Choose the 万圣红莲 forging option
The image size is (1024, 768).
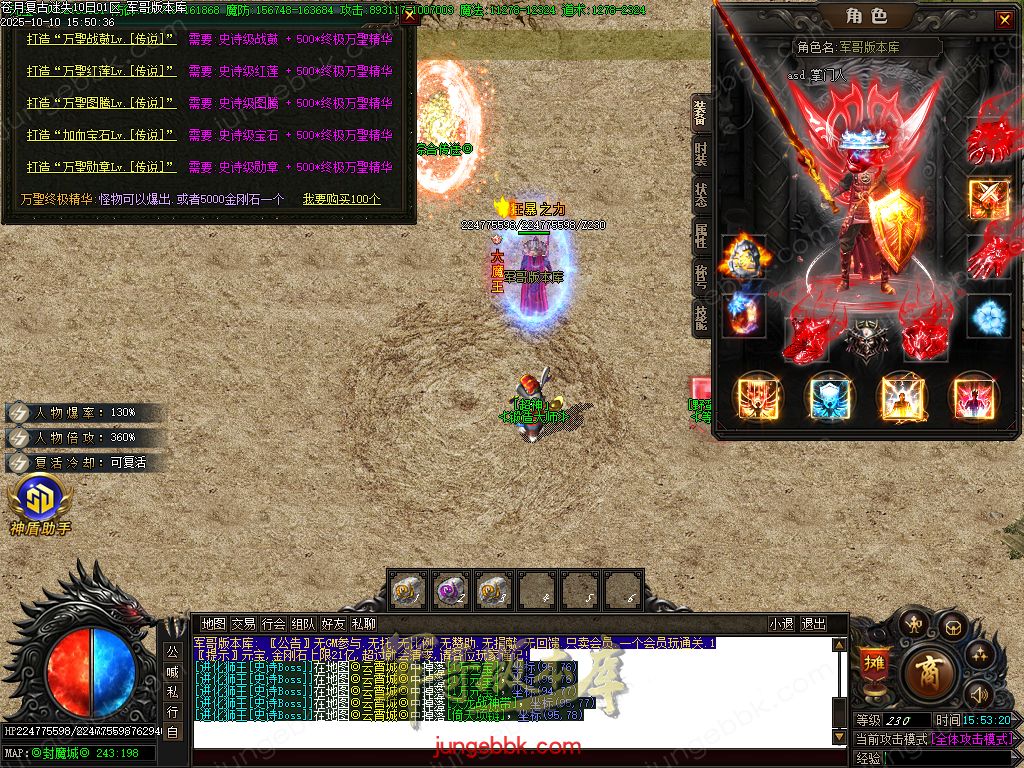click(x=102, y=71)
